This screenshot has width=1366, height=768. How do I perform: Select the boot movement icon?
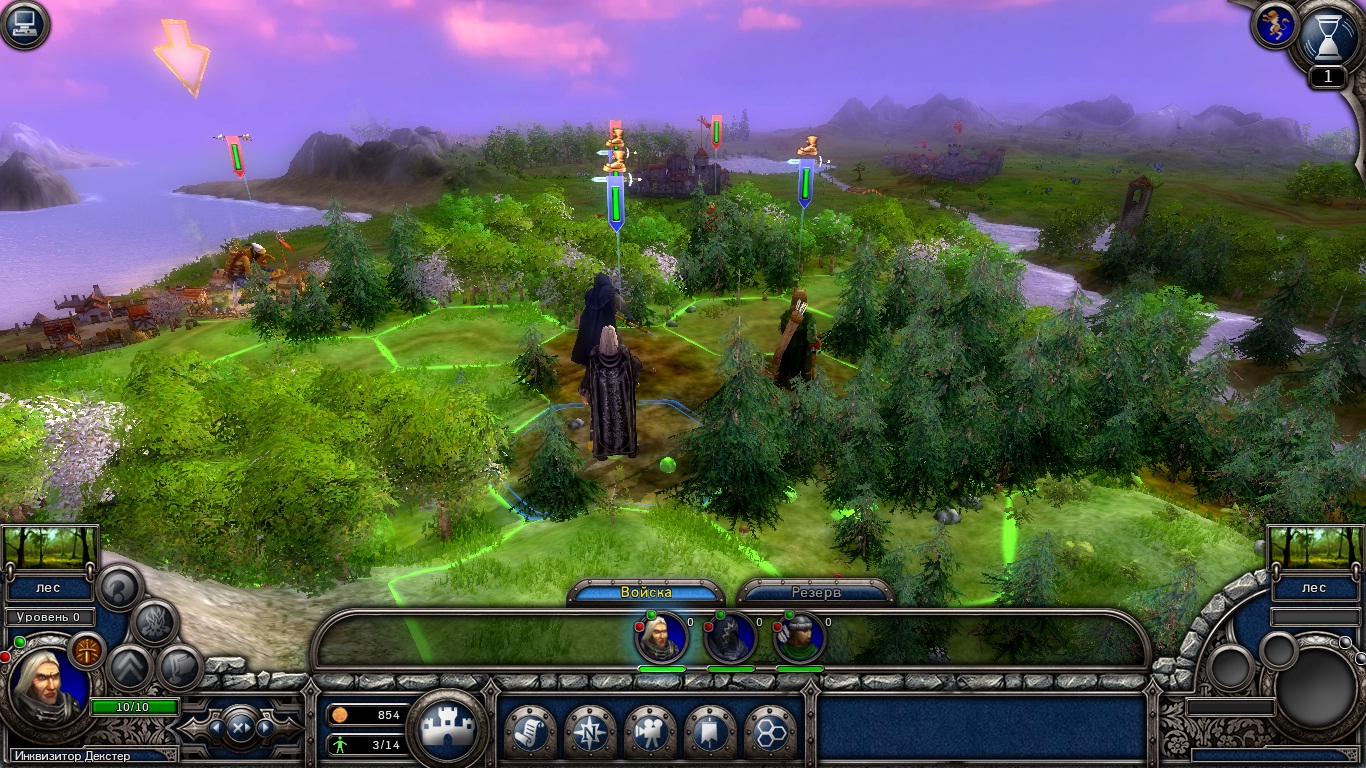coord(176,668)
